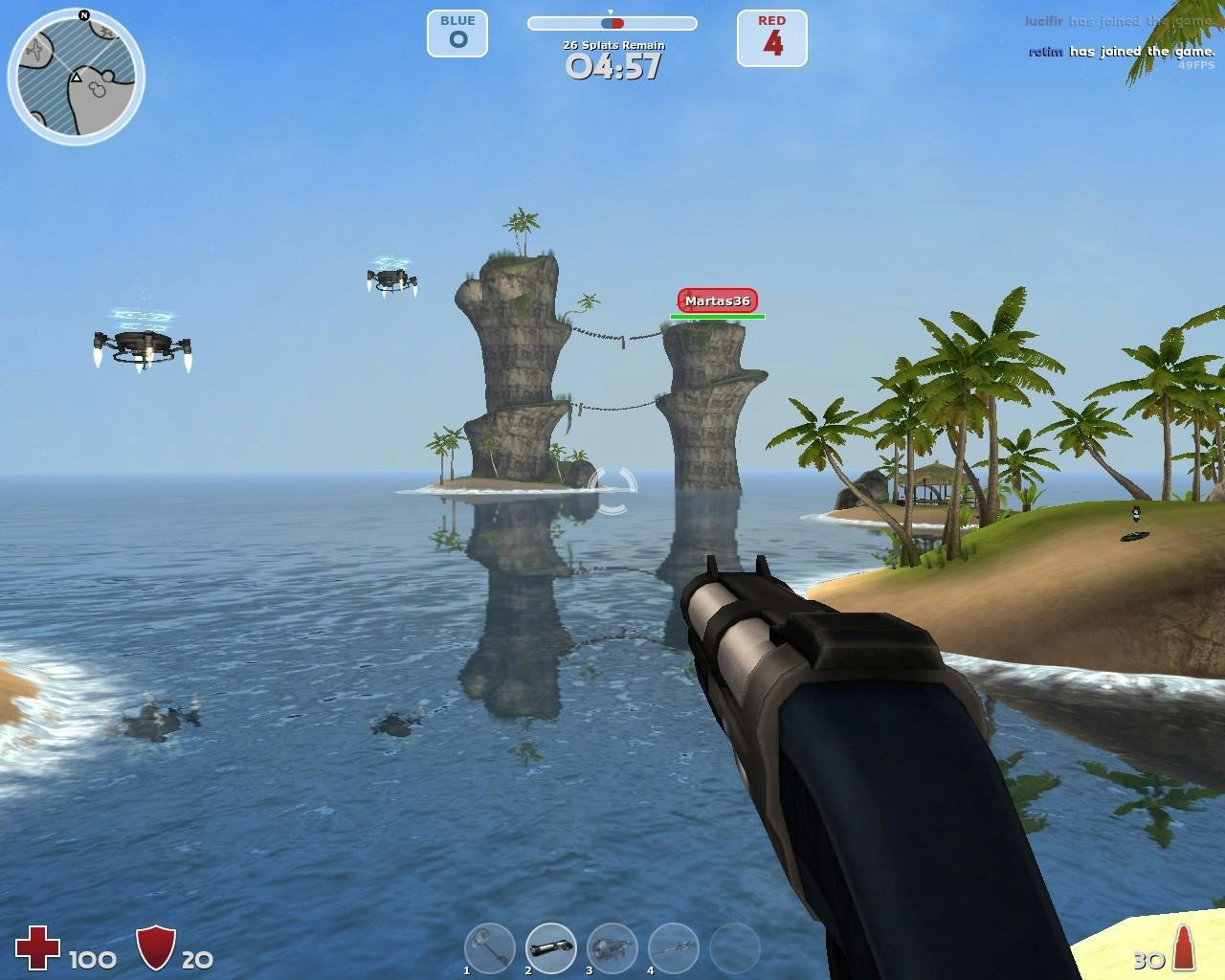Switch to the machine gun in slot 3
The height and width of the screenshot is (980, 1225).
612,947
